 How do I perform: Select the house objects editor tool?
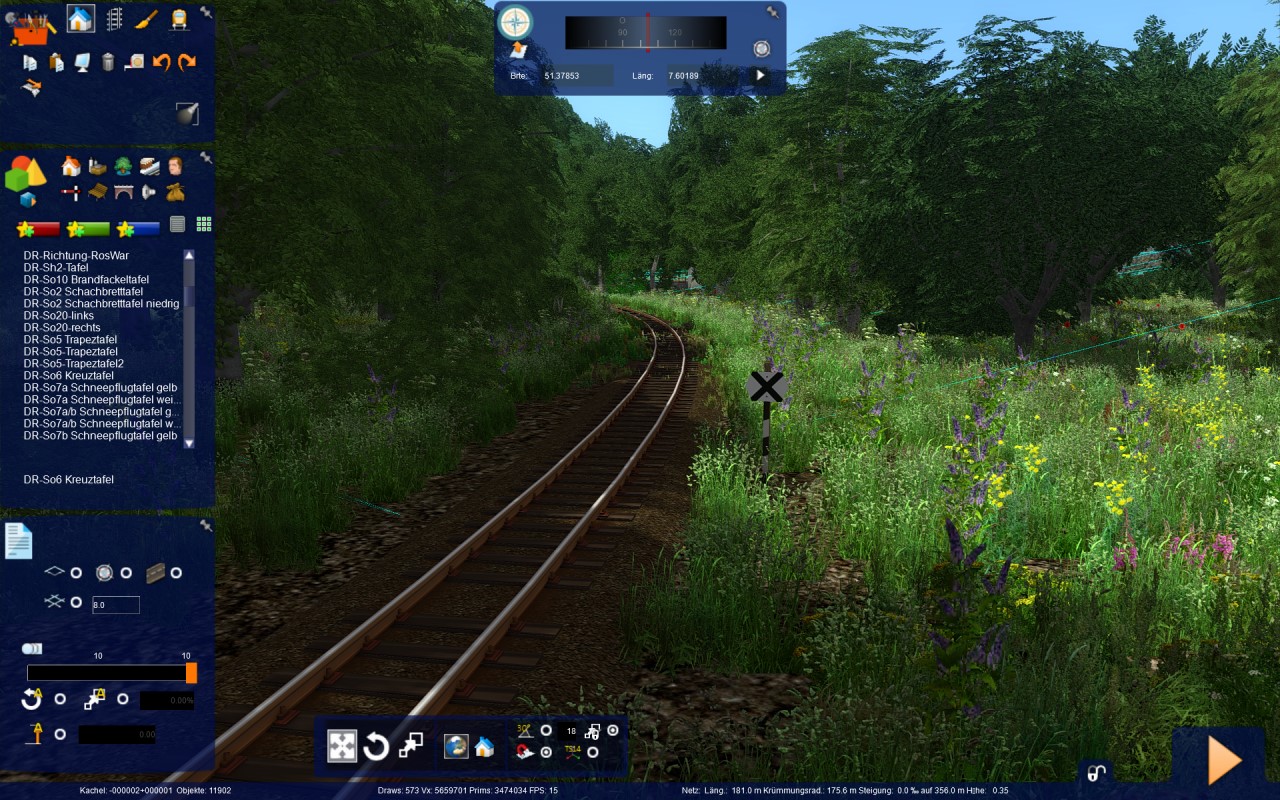[x=81, y=18]
